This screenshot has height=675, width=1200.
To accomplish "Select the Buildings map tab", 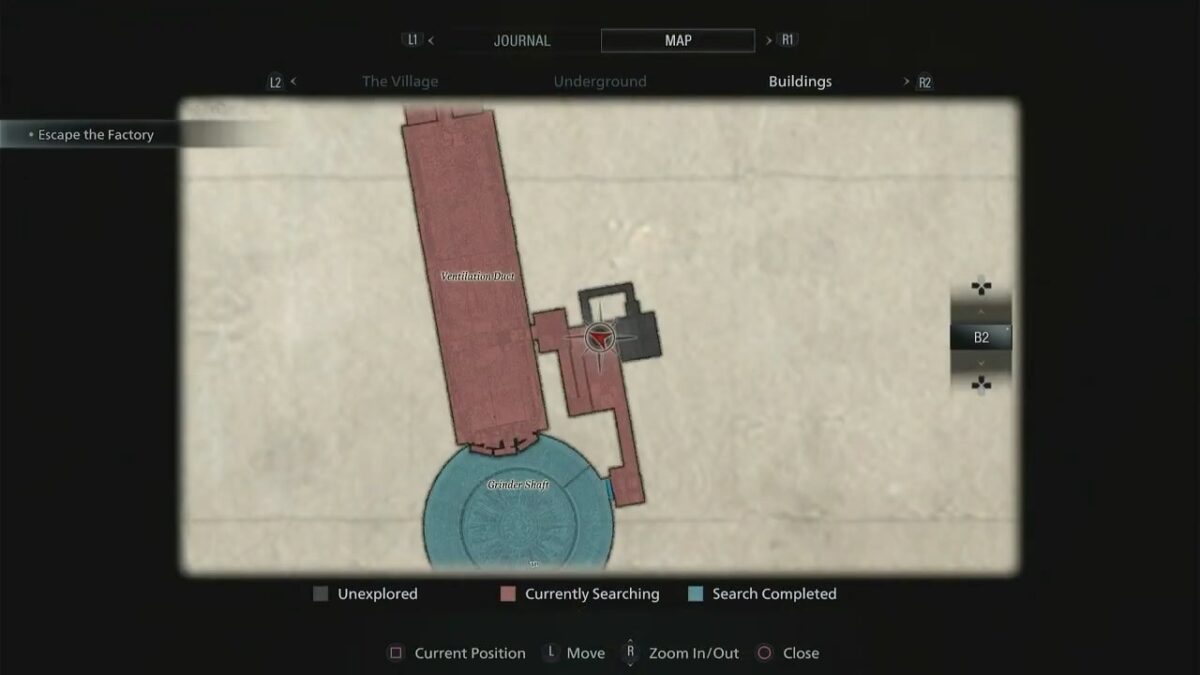I will pos(800,82).
